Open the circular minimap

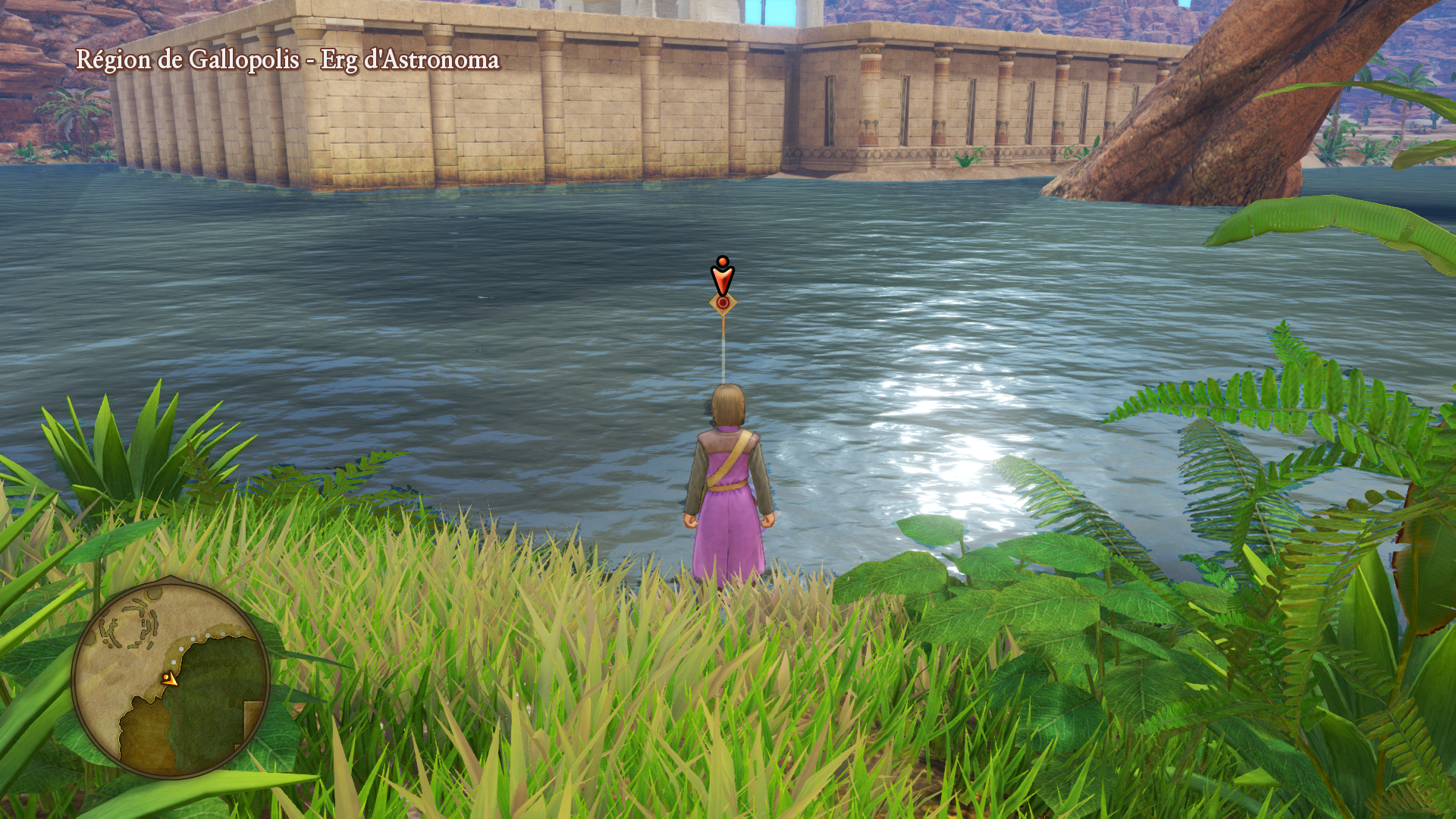point(171,679)
